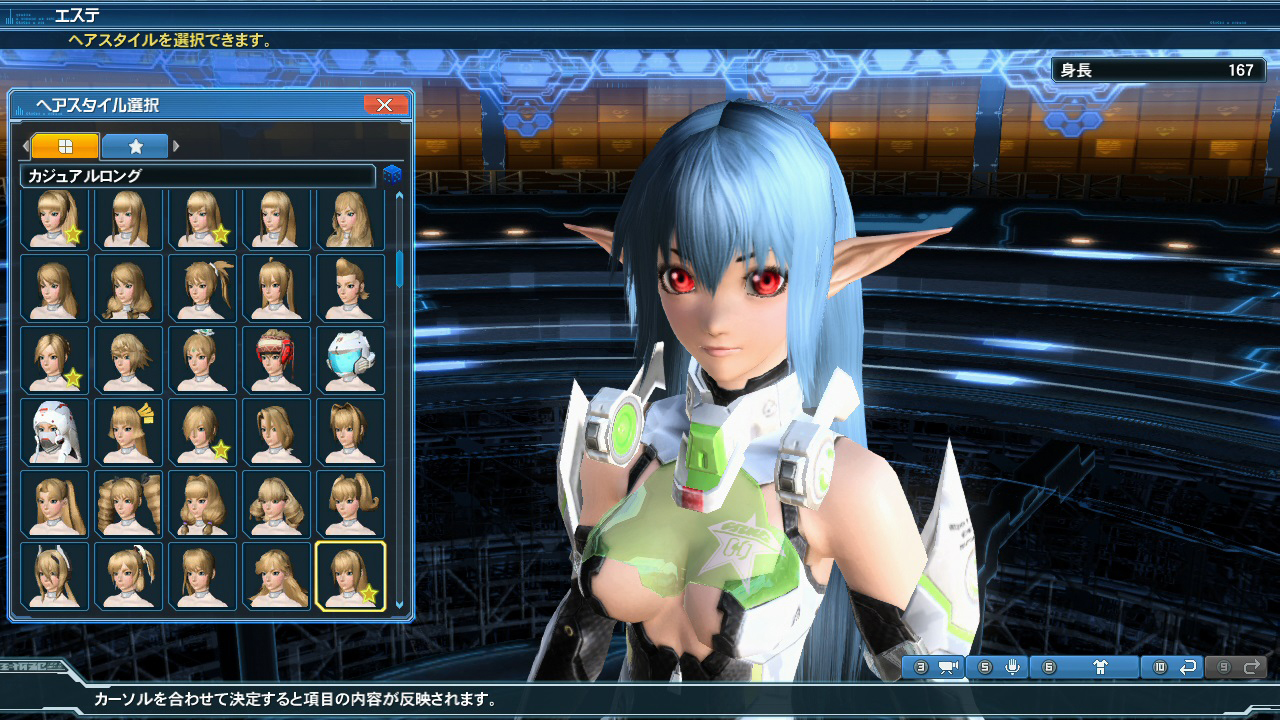Select the hairstyle with yellow hair ornament
This screenshot has height=720, width=1280.
coord(128,431)
